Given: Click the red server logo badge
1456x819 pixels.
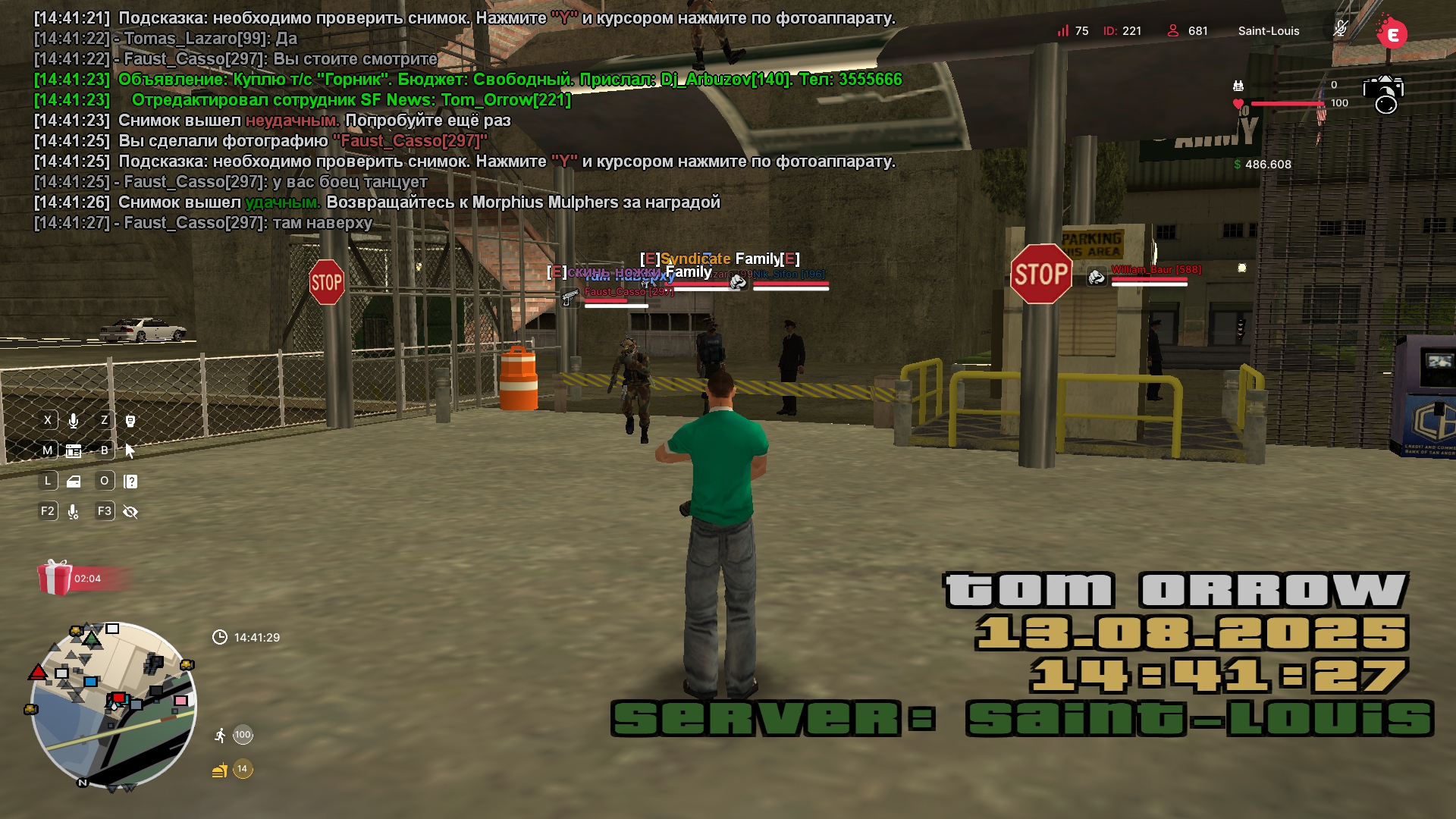Looking at the screenshot, I should pos(1392,33).
